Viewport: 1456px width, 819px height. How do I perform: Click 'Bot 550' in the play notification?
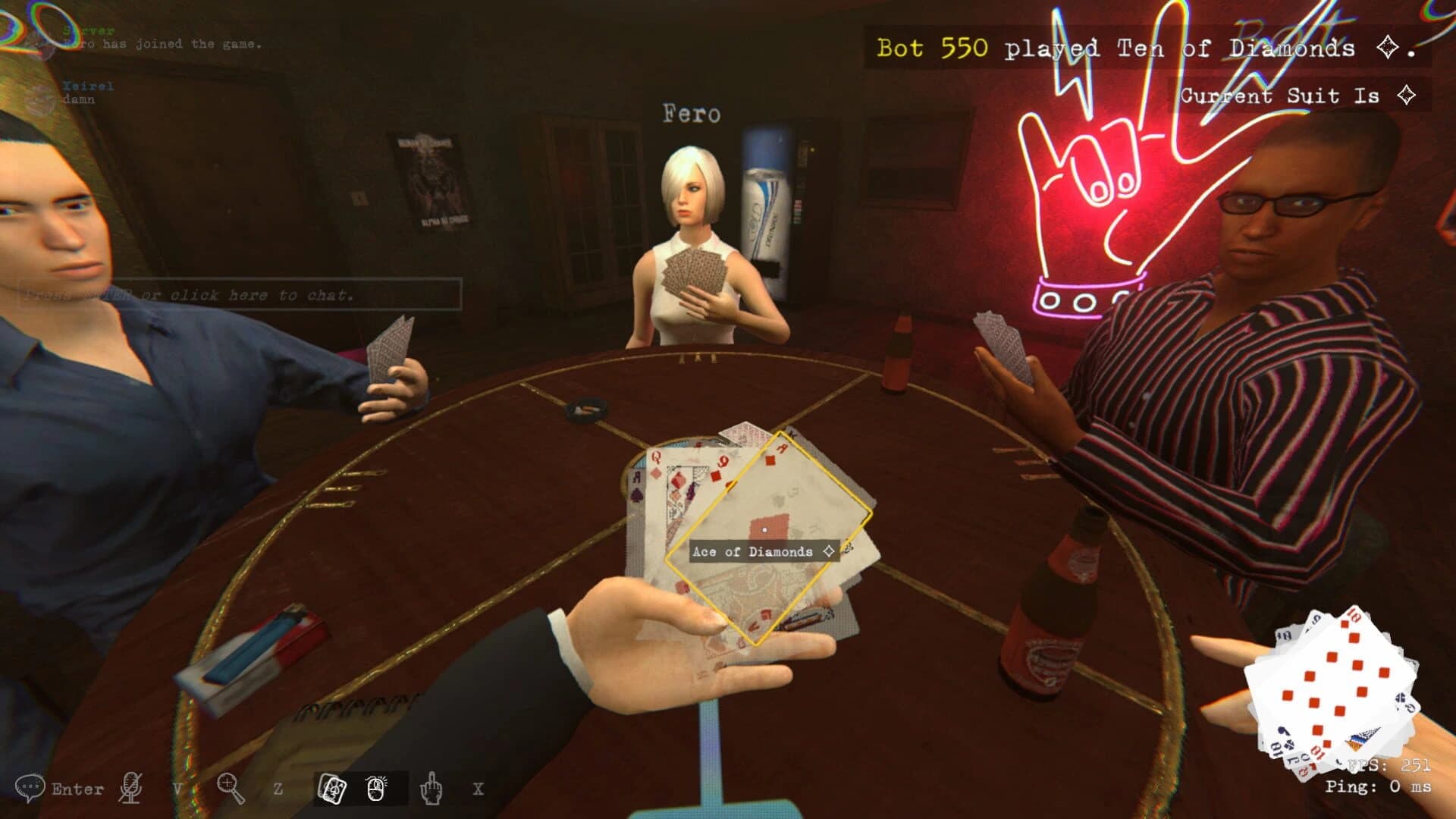pos(931,47)
